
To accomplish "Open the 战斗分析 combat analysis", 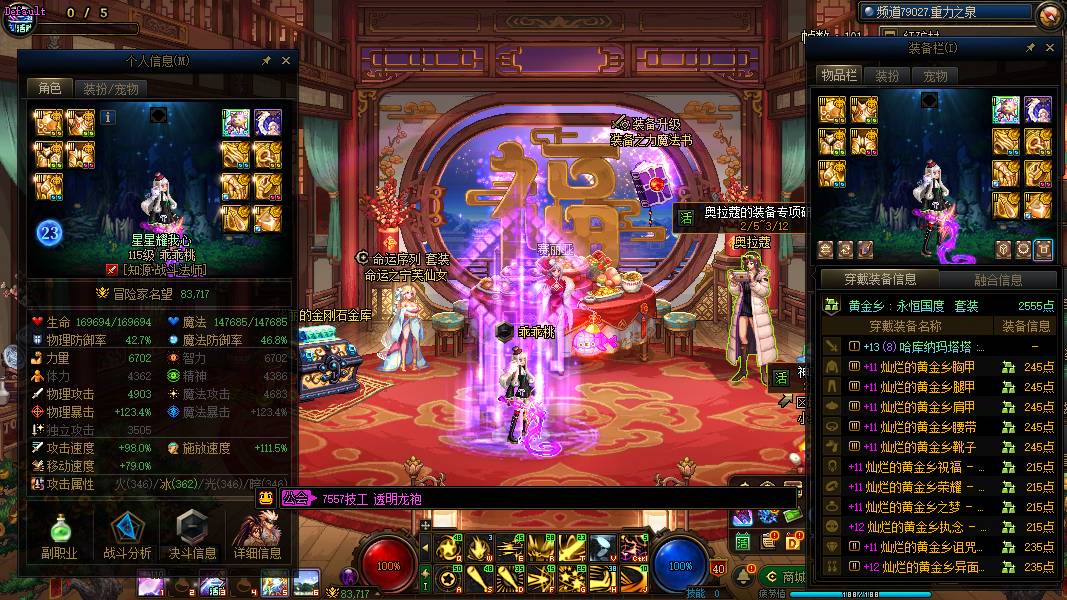I will coord(127,536).
